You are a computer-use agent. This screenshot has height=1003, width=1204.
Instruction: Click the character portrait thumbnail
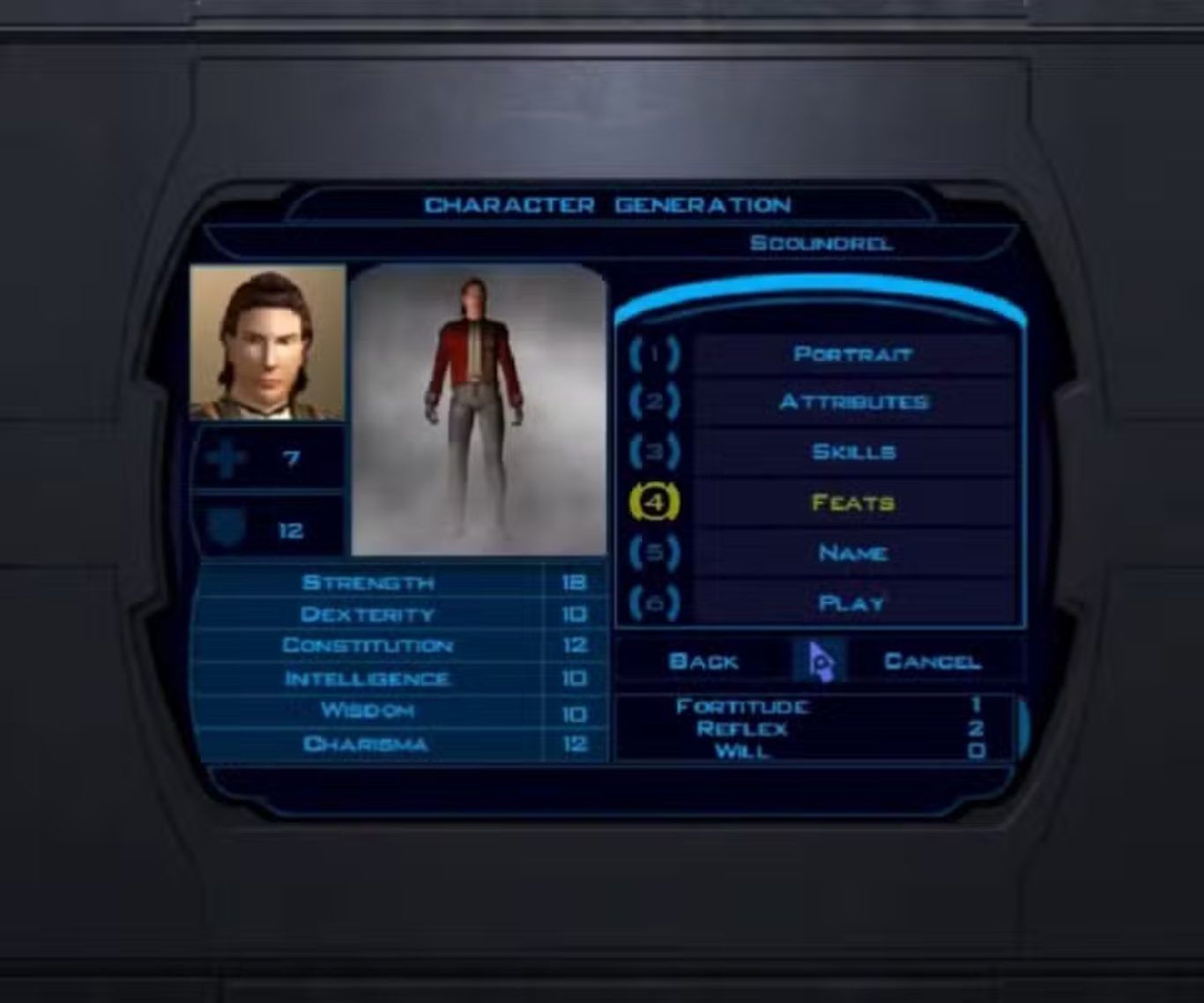pyautogui.click(x=268, y=342)
